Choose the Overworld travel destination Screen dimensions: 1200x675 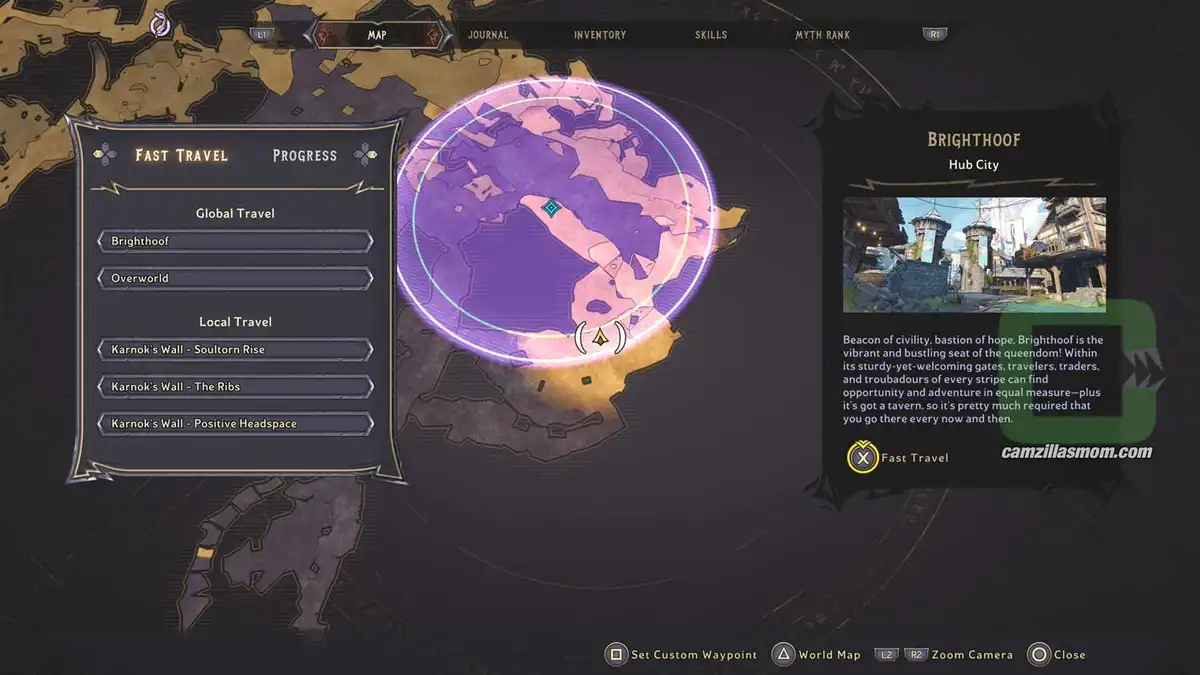[x=235, y=278]
